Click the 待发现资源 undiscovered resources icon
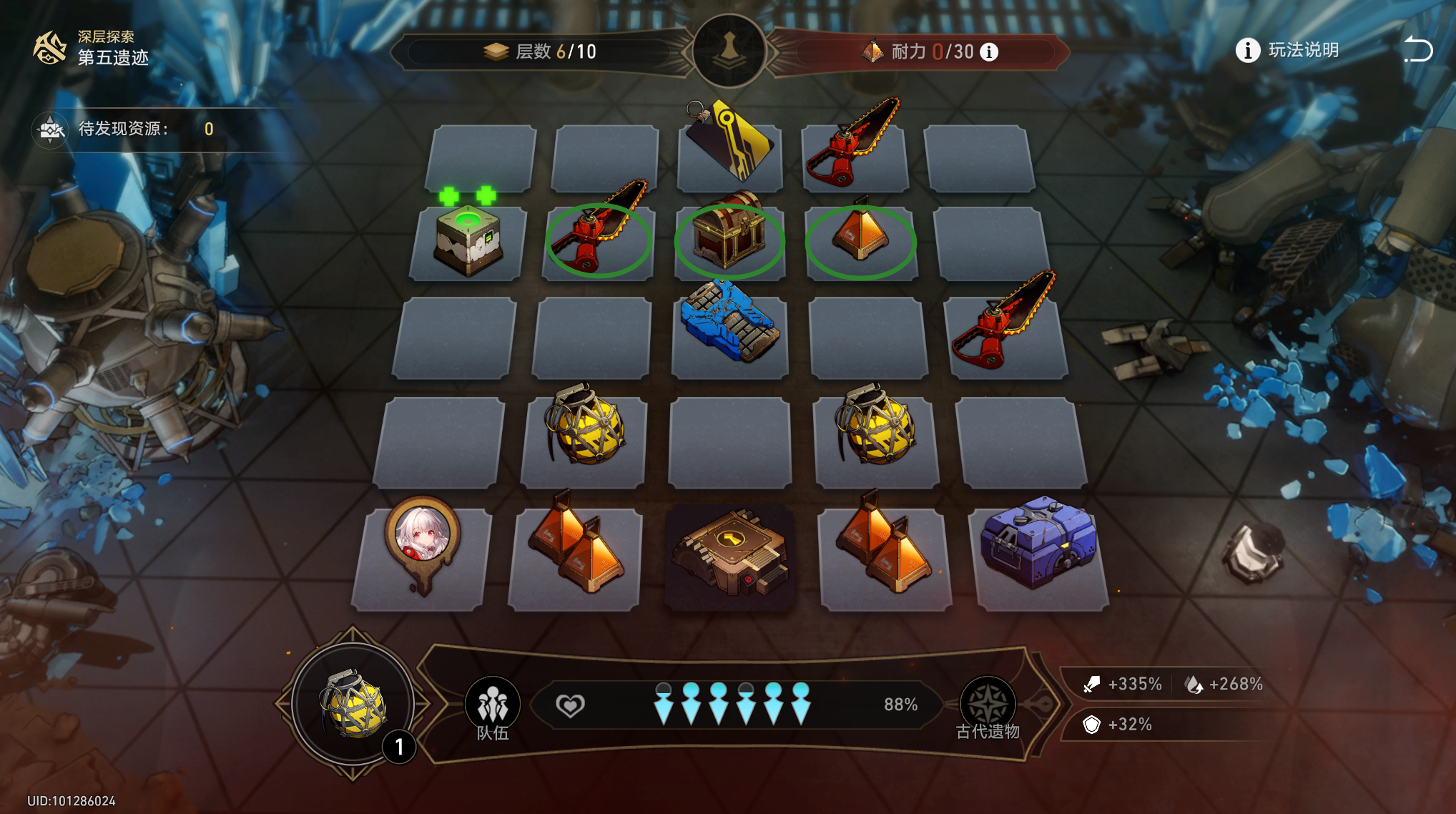This screenshot has width=1456, height=814. [x=51, y=129]
